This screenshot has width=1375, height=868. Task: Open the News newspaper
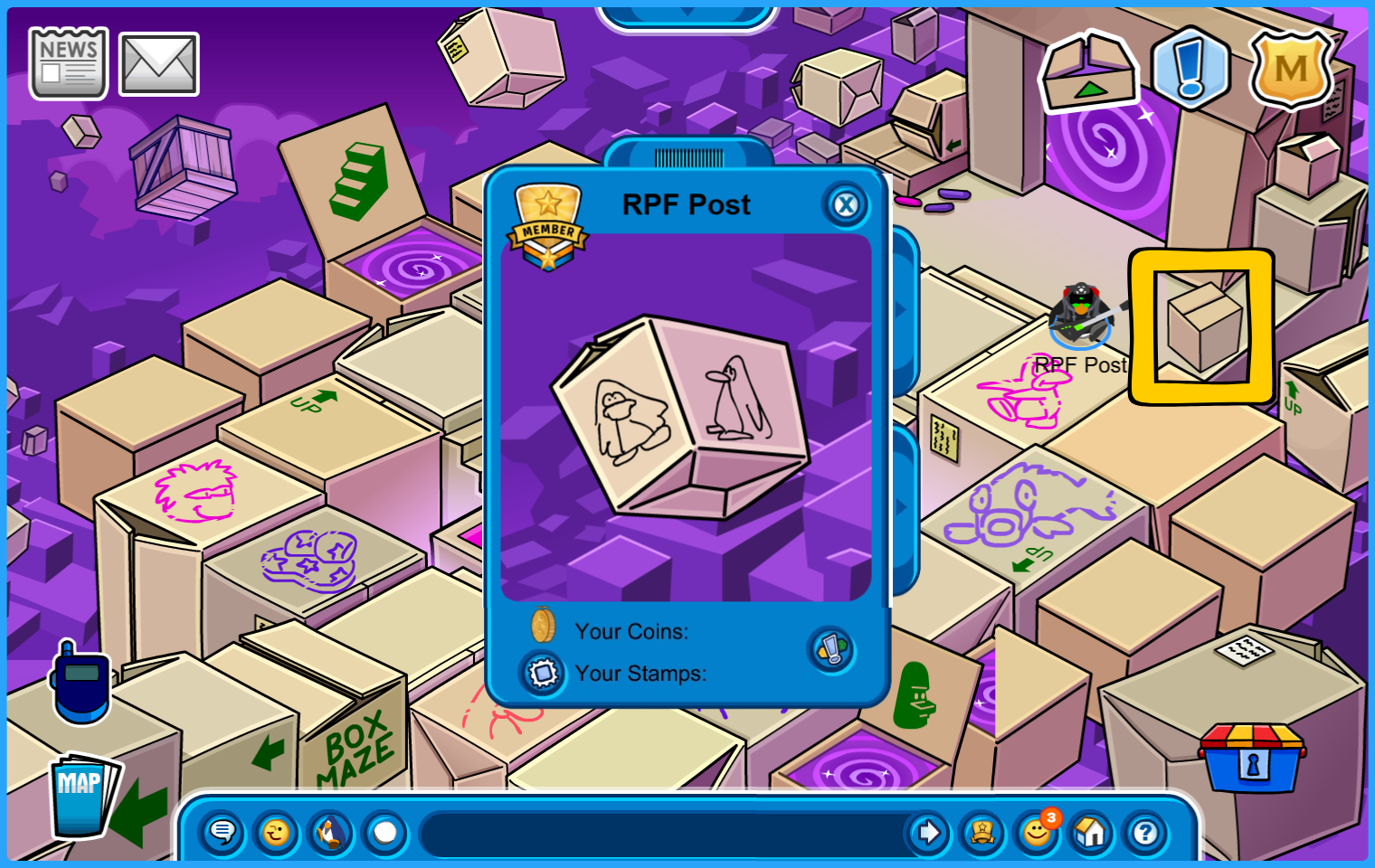tap(69, 63)
